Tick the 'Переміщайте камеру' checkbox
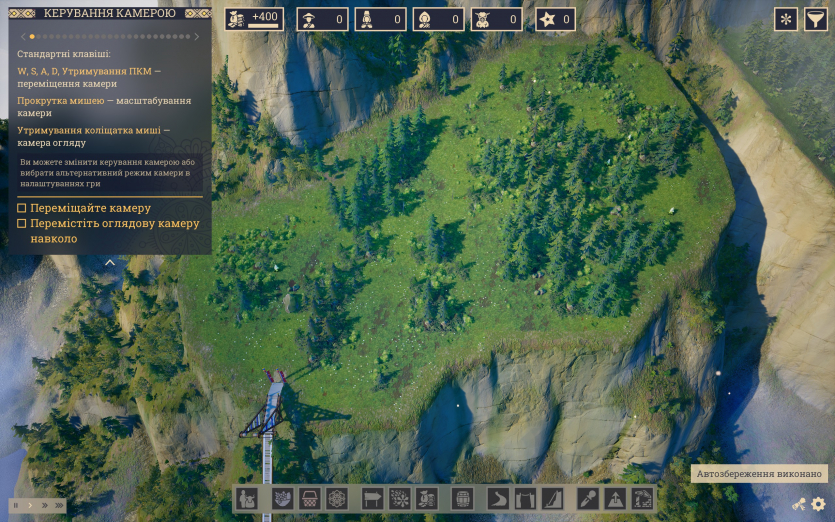 click(x=22, y=208)
